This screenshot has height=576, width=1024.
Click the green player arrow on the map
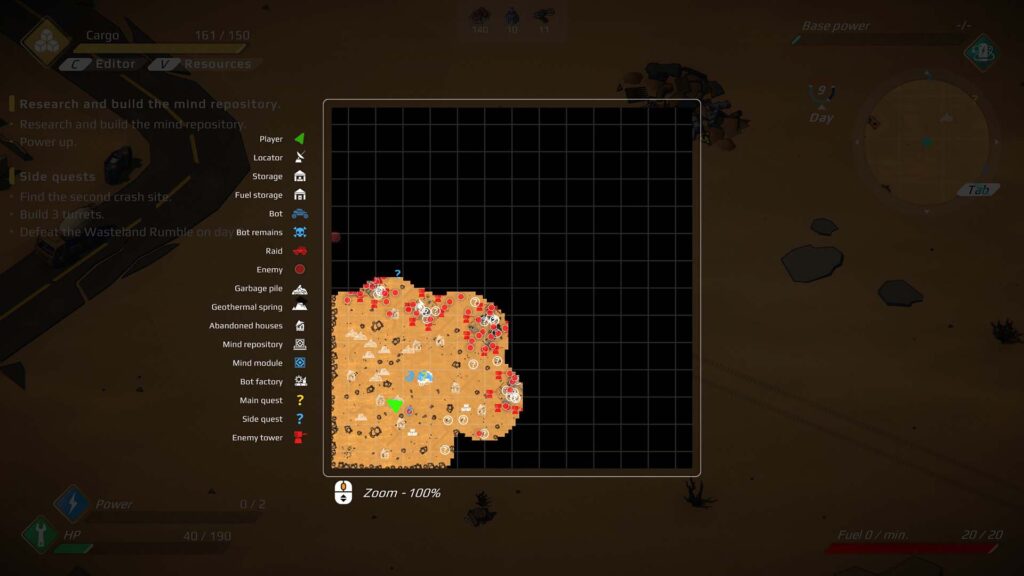[395, 404]
